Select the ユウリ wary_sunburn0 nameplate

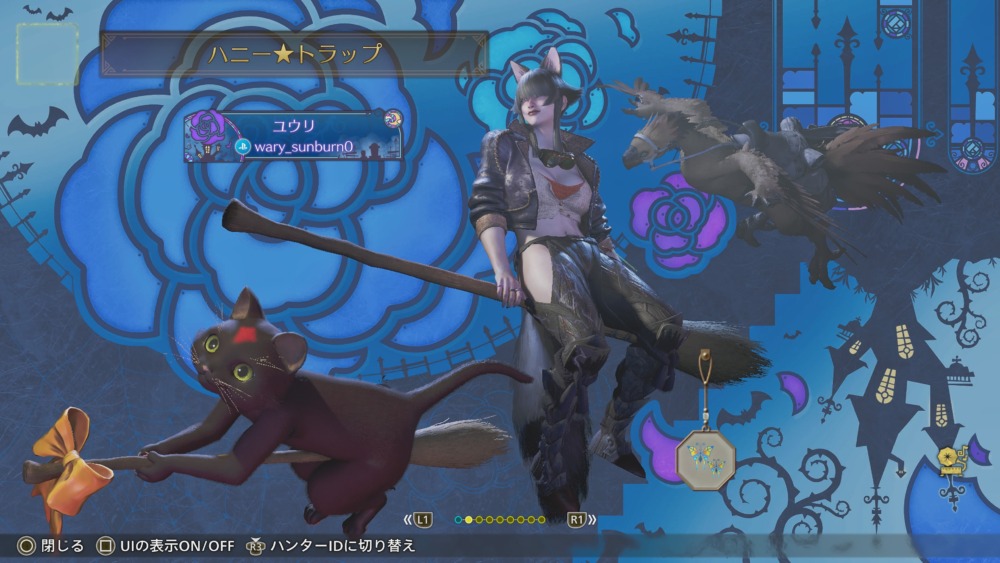click(293, 136)
